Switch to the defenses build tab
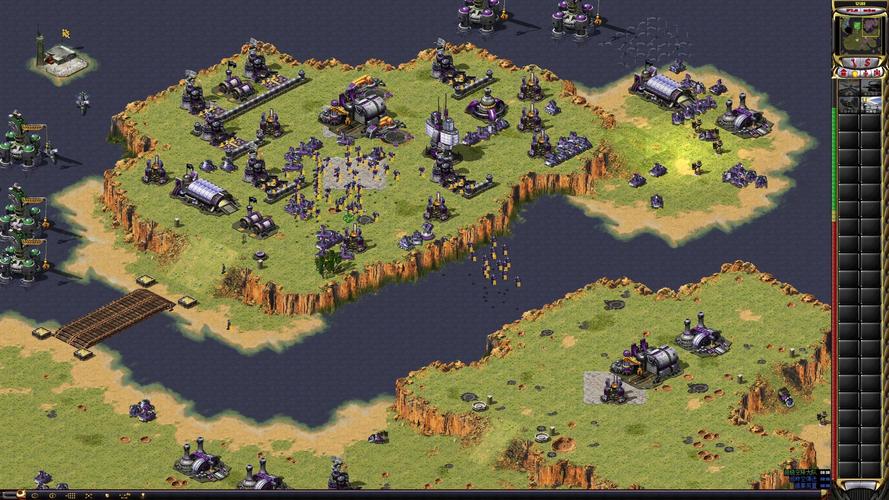 (855, 73)
